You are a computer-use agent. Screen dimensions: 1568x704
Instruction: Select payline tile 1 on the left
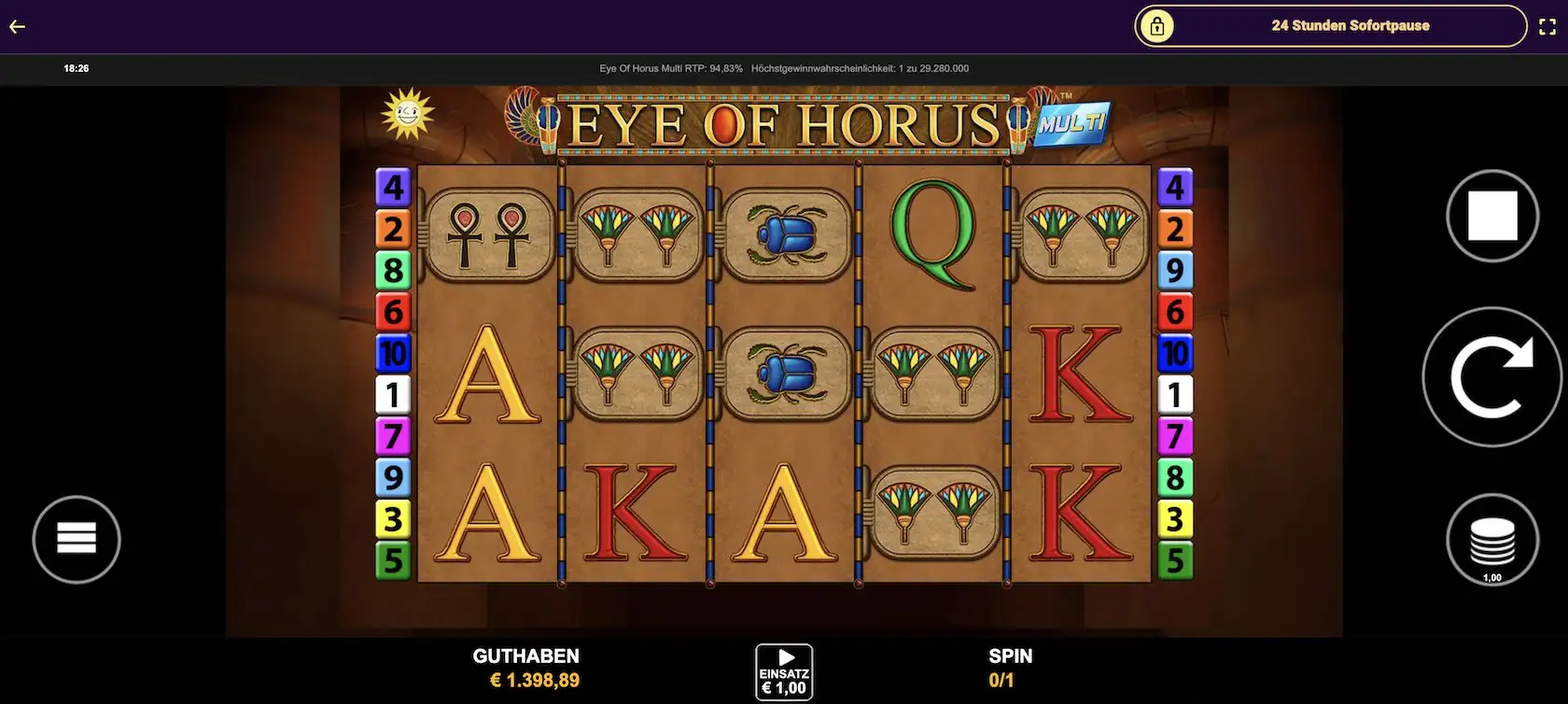(x=394, y=395)
